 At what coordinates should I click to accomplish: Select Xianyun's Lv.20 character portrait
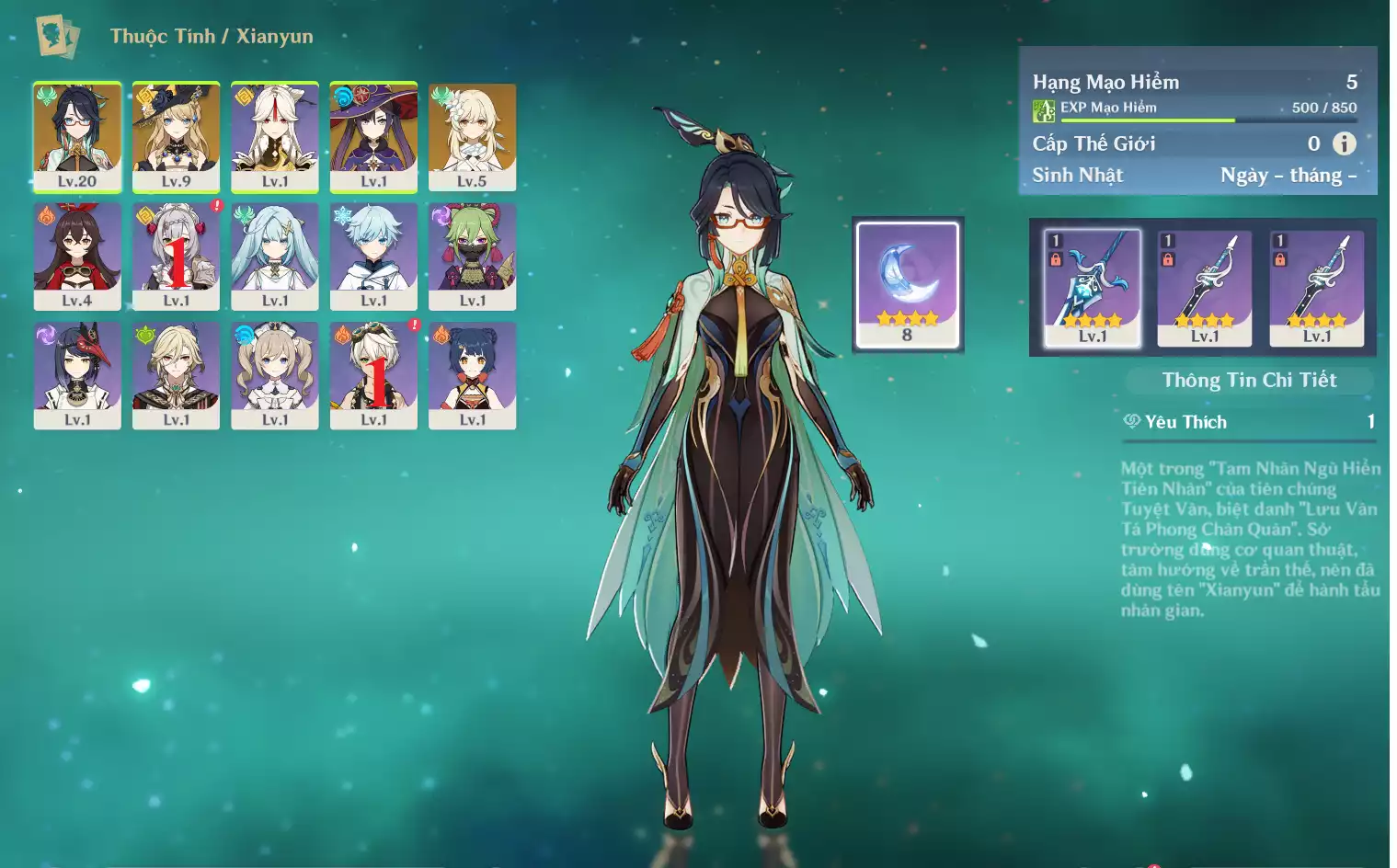[77, 136]
